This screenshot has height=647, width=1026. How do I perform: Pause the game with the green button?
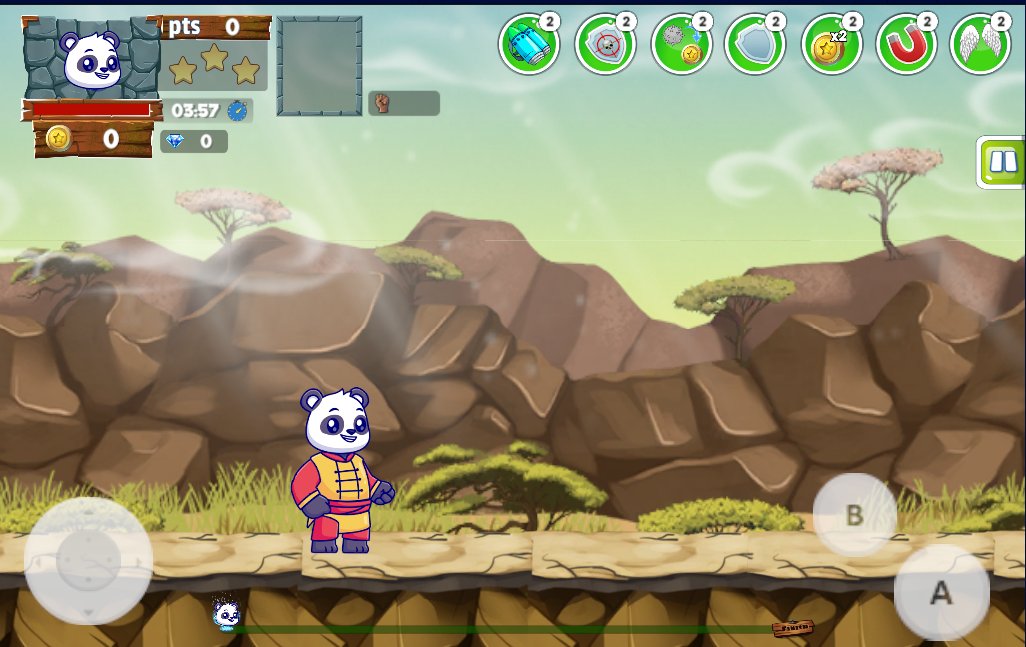[1002, 162]
